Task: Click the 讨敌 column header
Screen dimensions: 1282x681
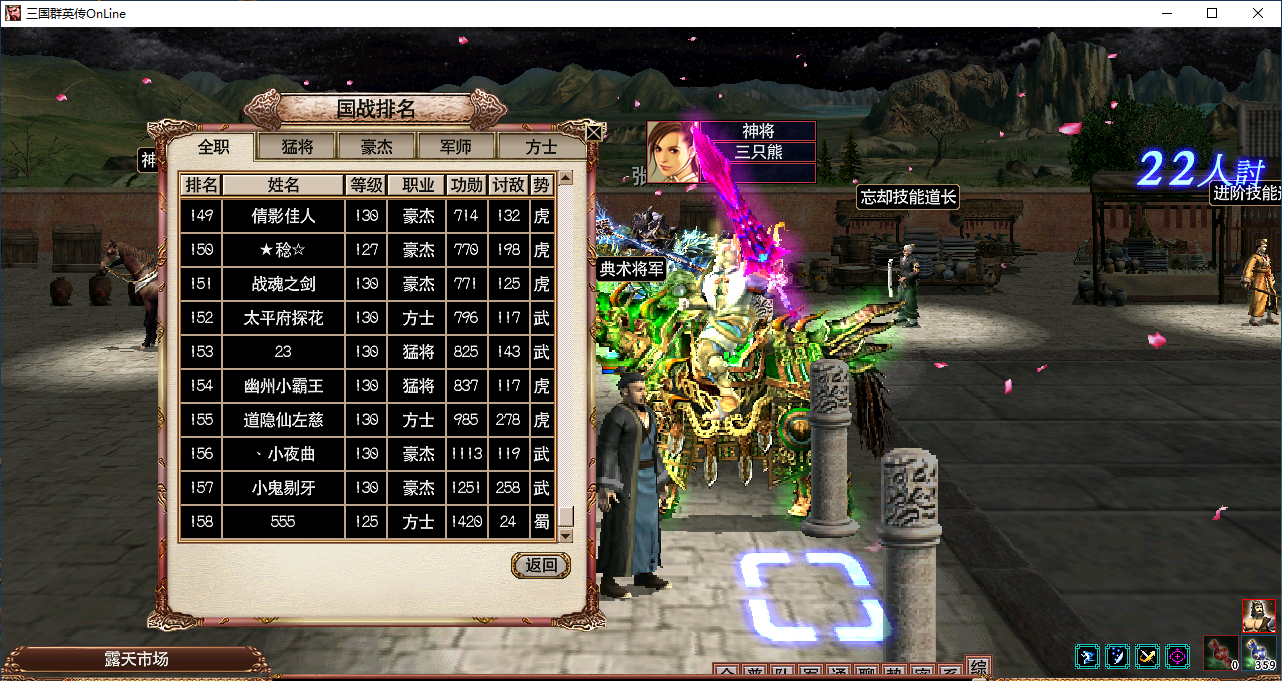Action: tap(509, 185)
